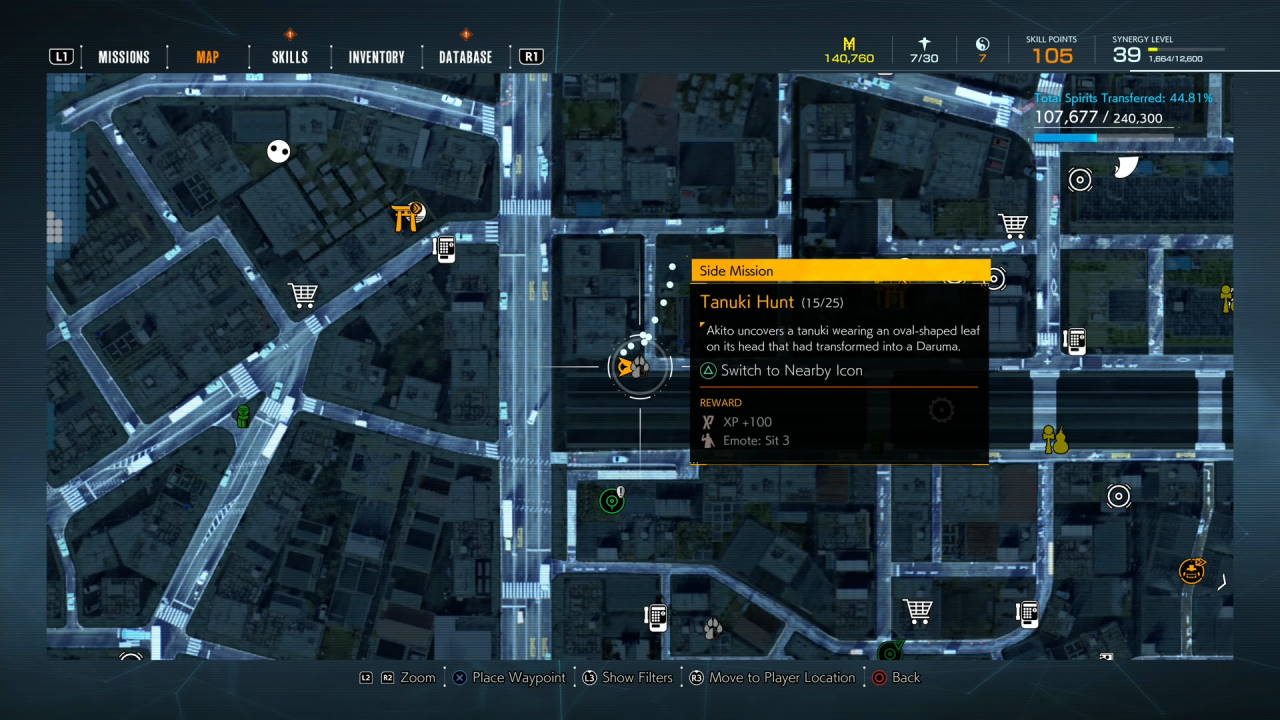Select the black-and-white spirit orb icon top left
This screenshot has width=1280, height=720.
pyautogui.click(x=277, y=151)
